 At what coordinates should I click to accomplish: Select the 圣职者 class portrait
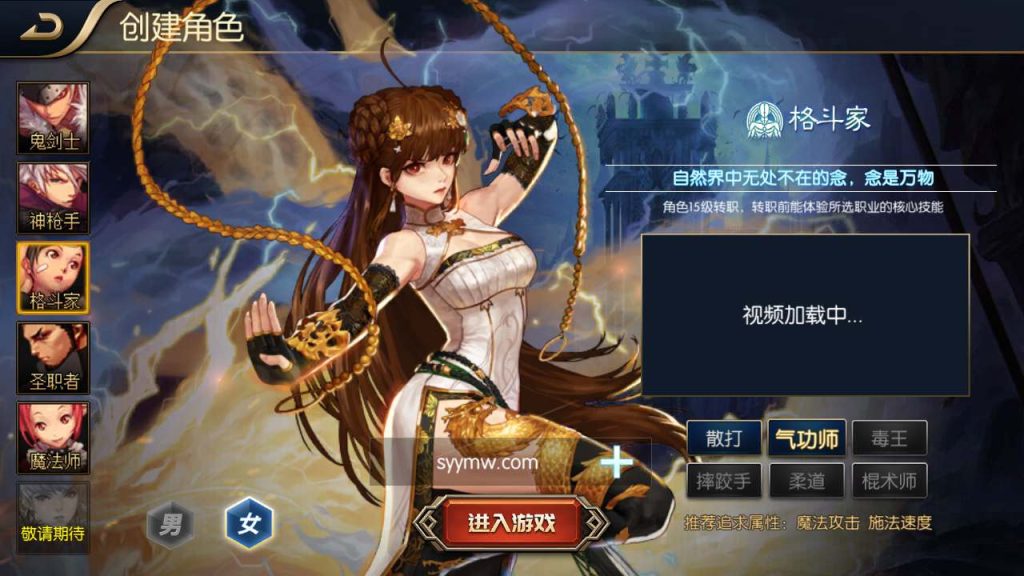53,358
